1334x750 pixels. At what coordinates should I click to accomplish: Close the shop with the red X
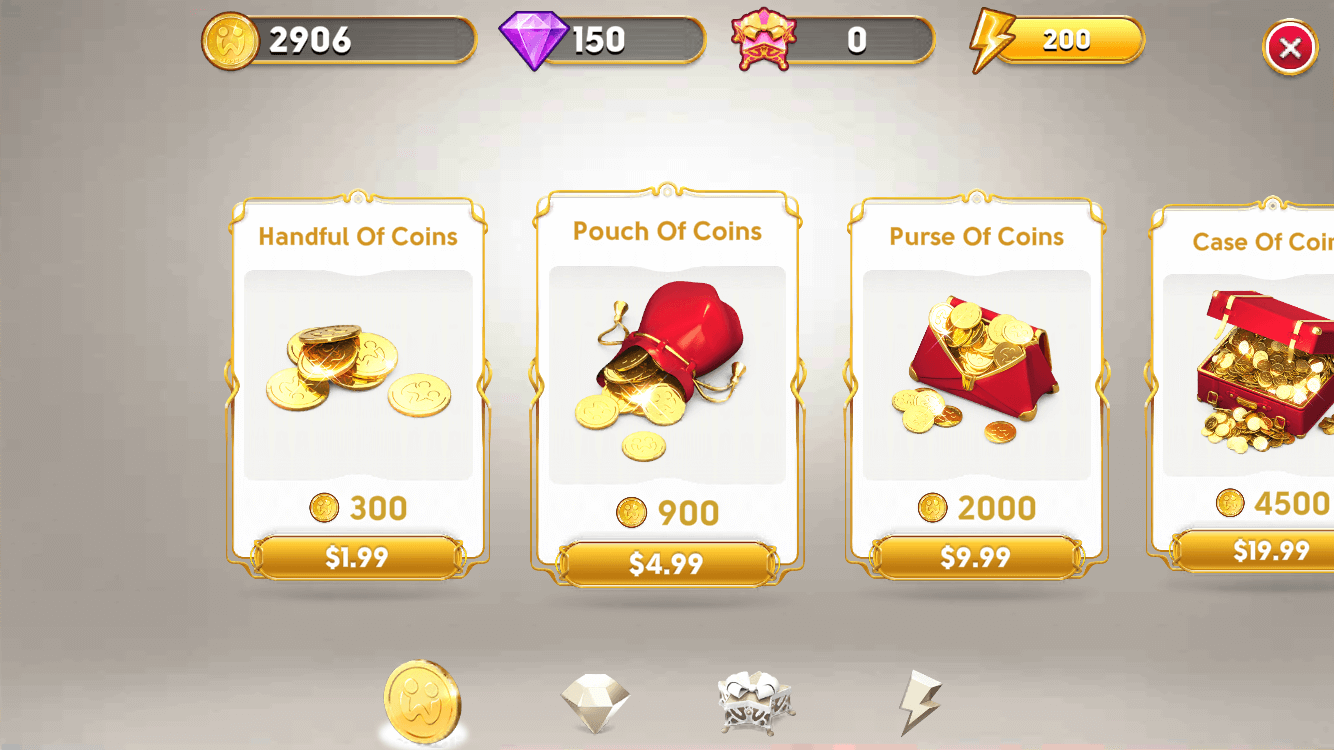[1289, 47]
